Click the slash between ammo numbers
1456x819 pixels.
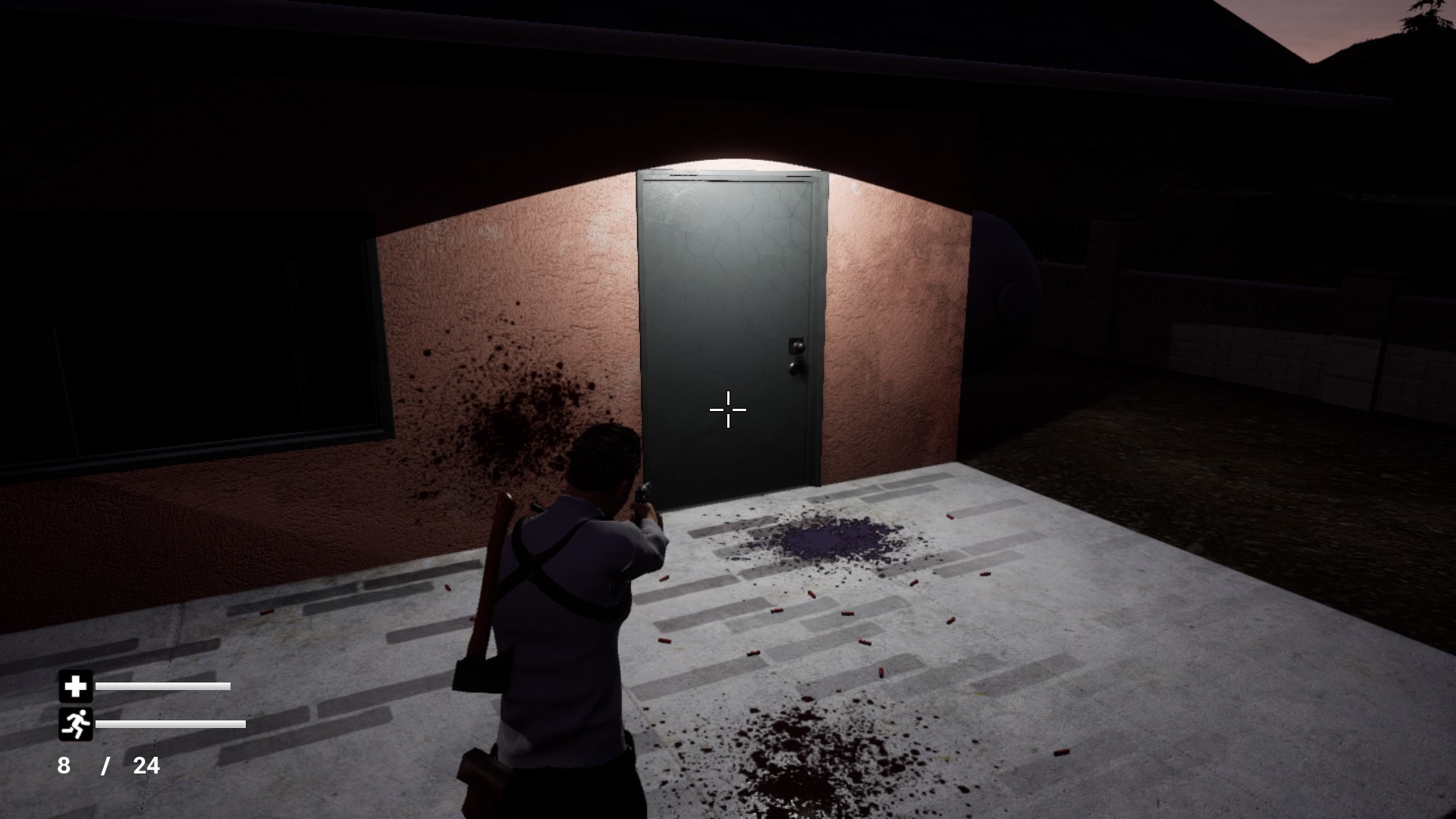106,766
